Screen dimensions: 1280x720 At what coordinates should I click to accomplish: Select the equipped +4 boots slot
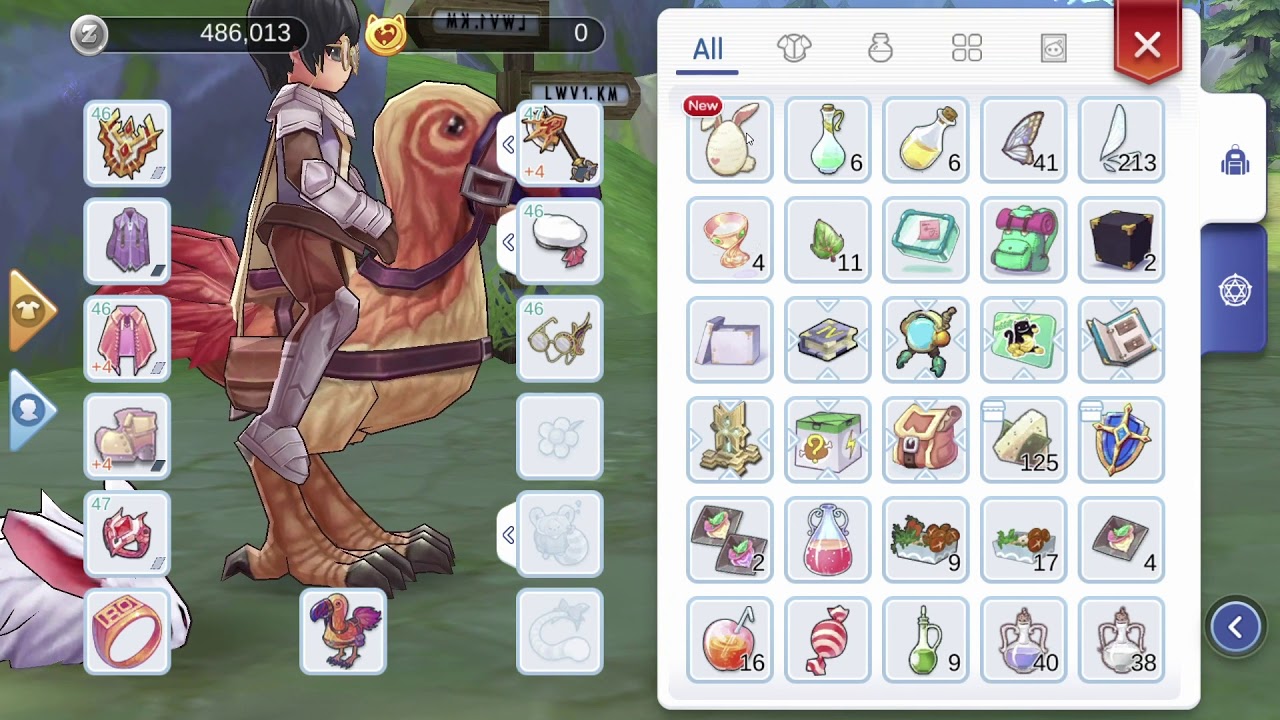[x=127, y=437]
